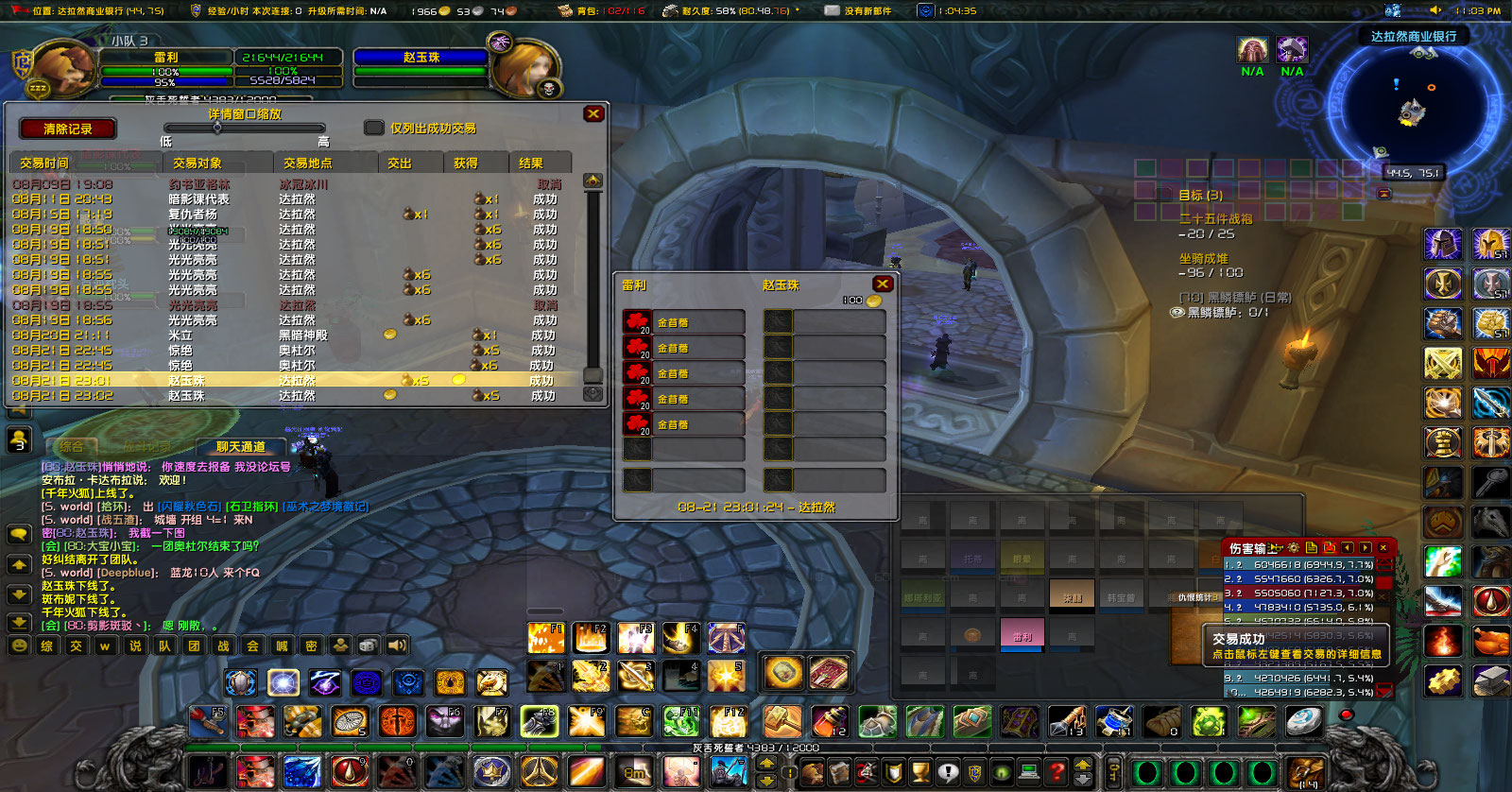Click the clock icon showing 1:04:35
This screenshot has height=792, width=1512.
926,10
